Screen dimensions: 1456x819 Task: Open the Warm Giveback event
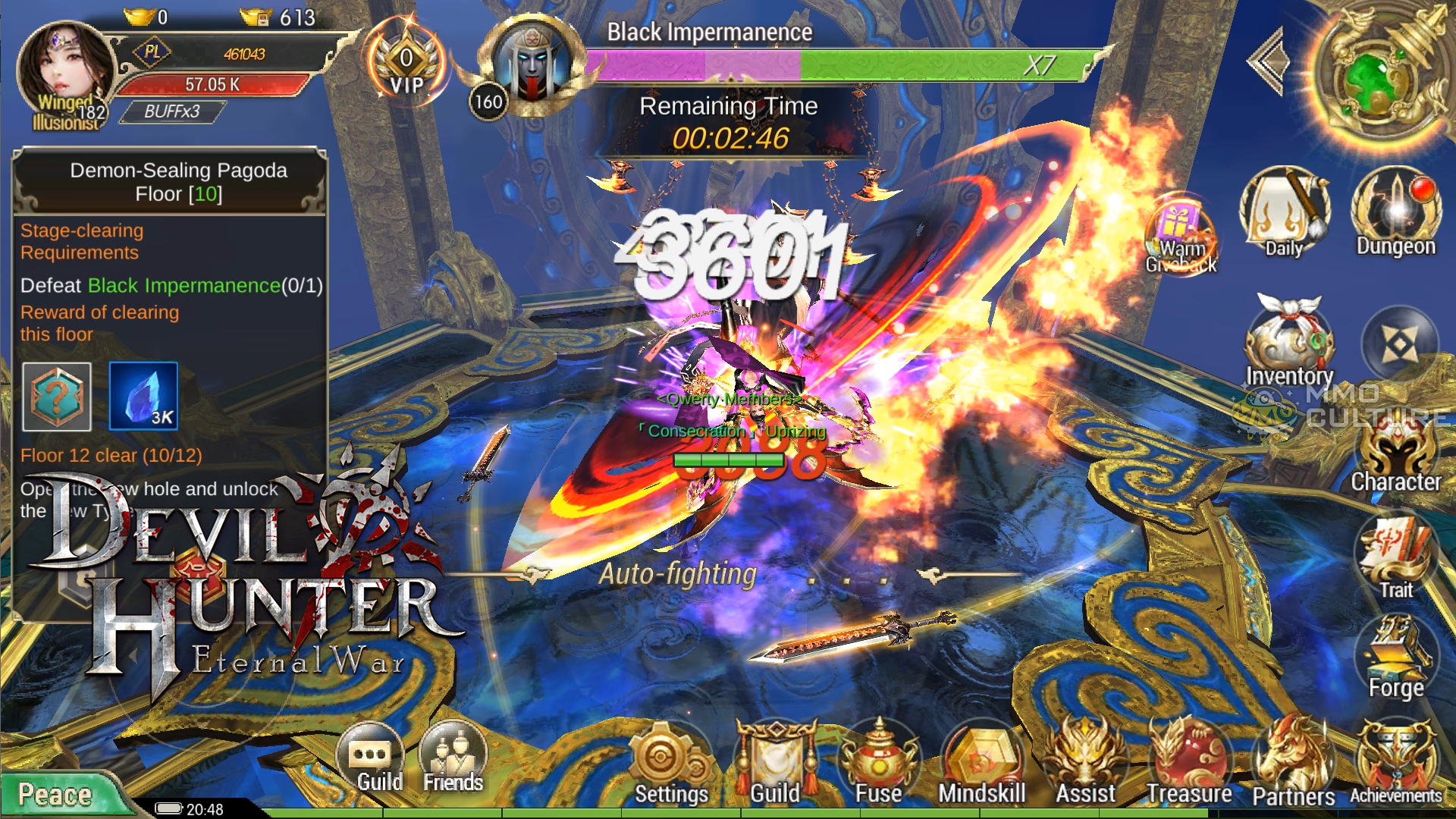tap(1181, 235)
